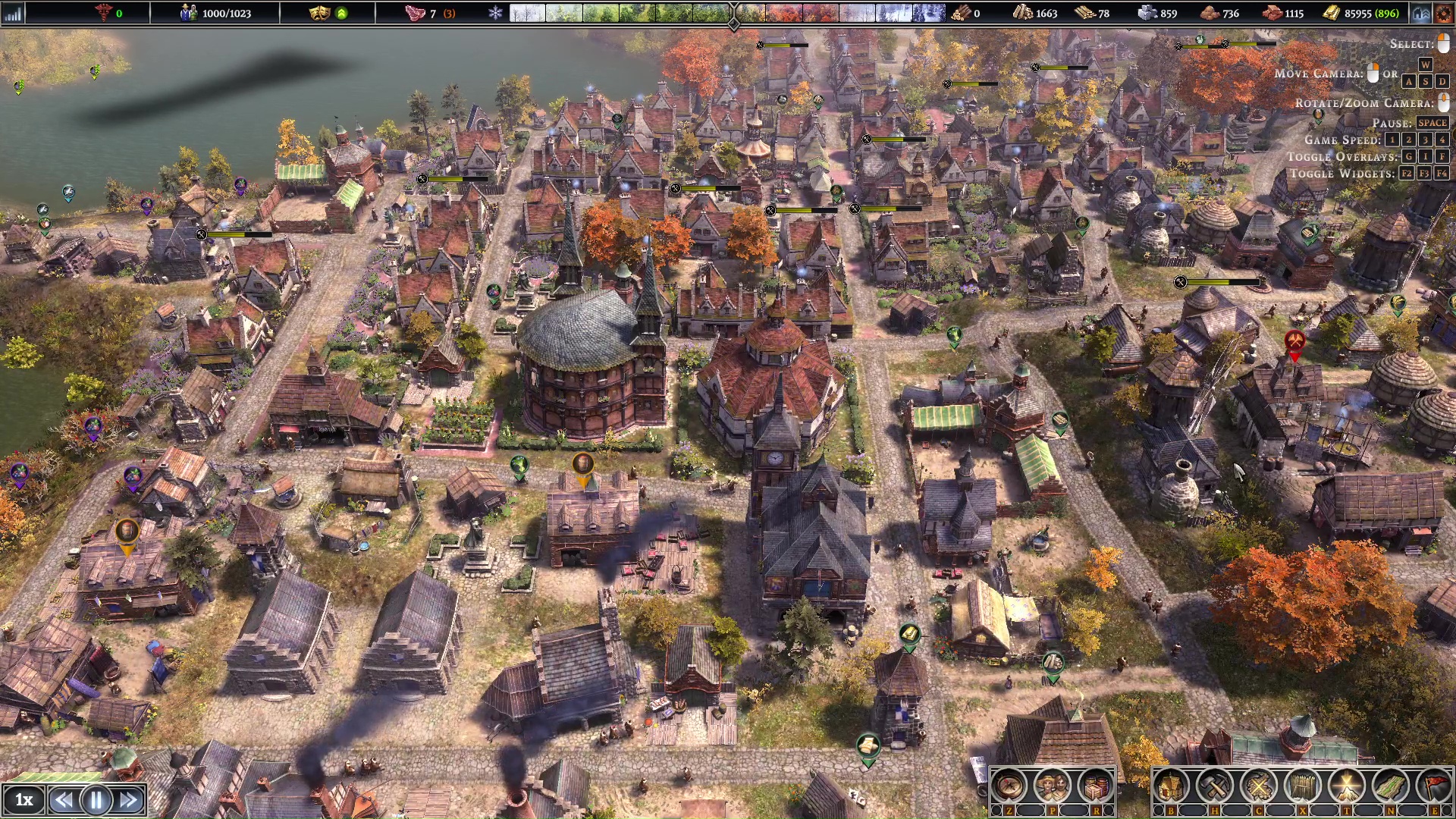Open the grassy road plank tool
Screen dimensions: 1456x819
point(1391,786)
